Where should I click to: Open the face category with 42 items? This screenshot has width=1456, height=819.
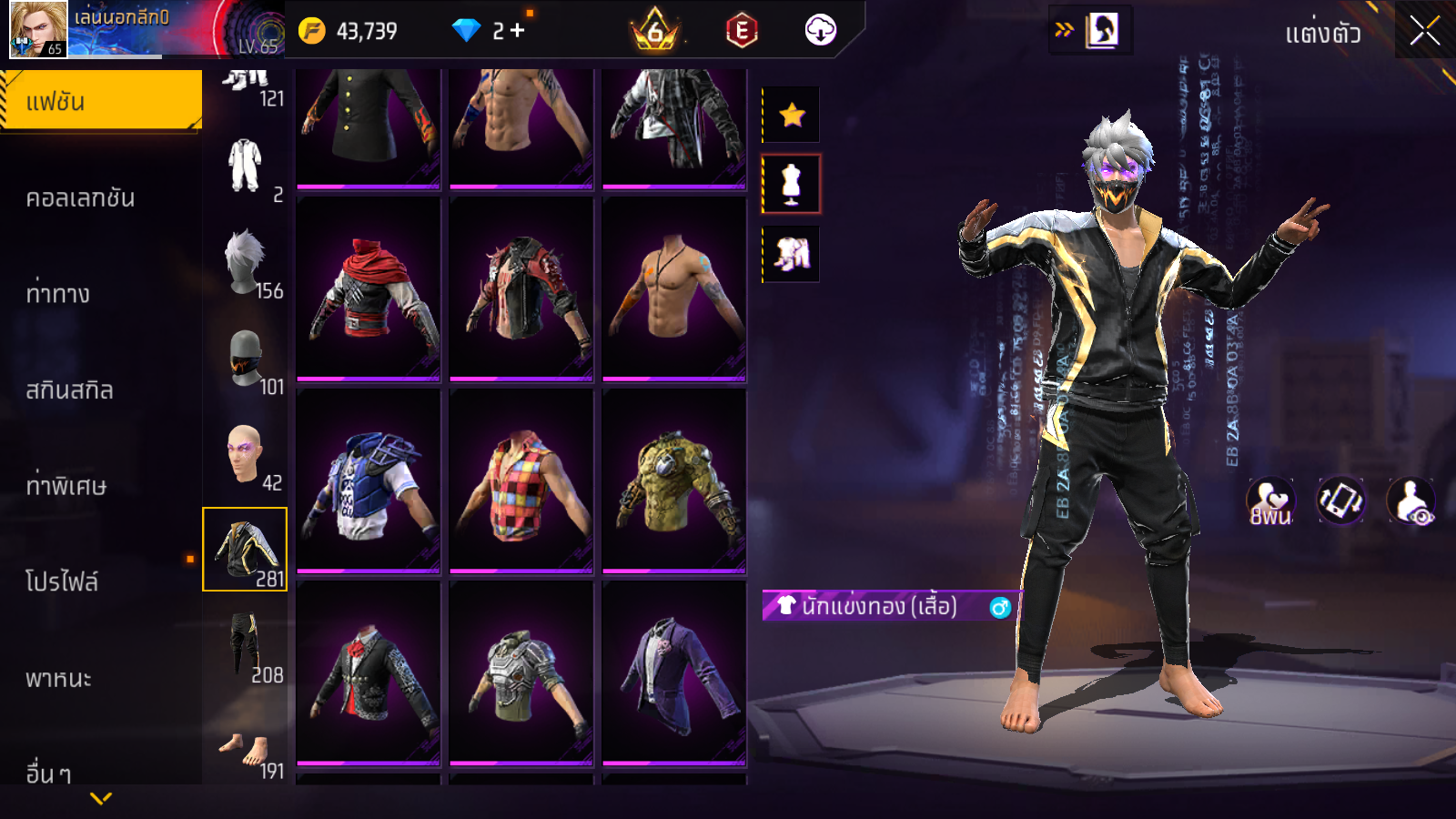click(x=246, y=455)
